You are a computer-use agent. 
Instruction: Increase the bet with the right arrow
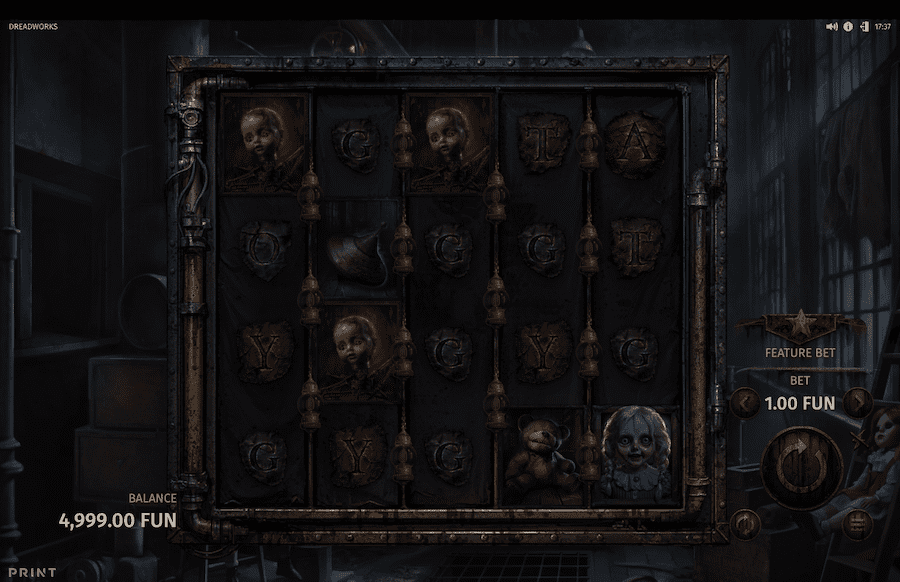pos(857,403)
